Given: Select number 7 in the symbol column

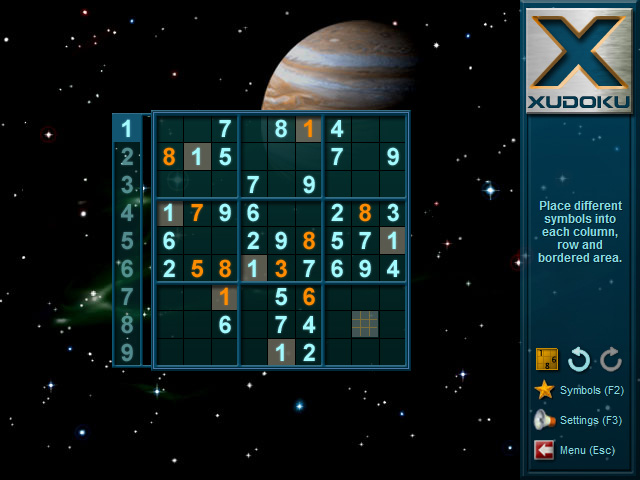Looking at the screenshot, I should coord(127,296).
